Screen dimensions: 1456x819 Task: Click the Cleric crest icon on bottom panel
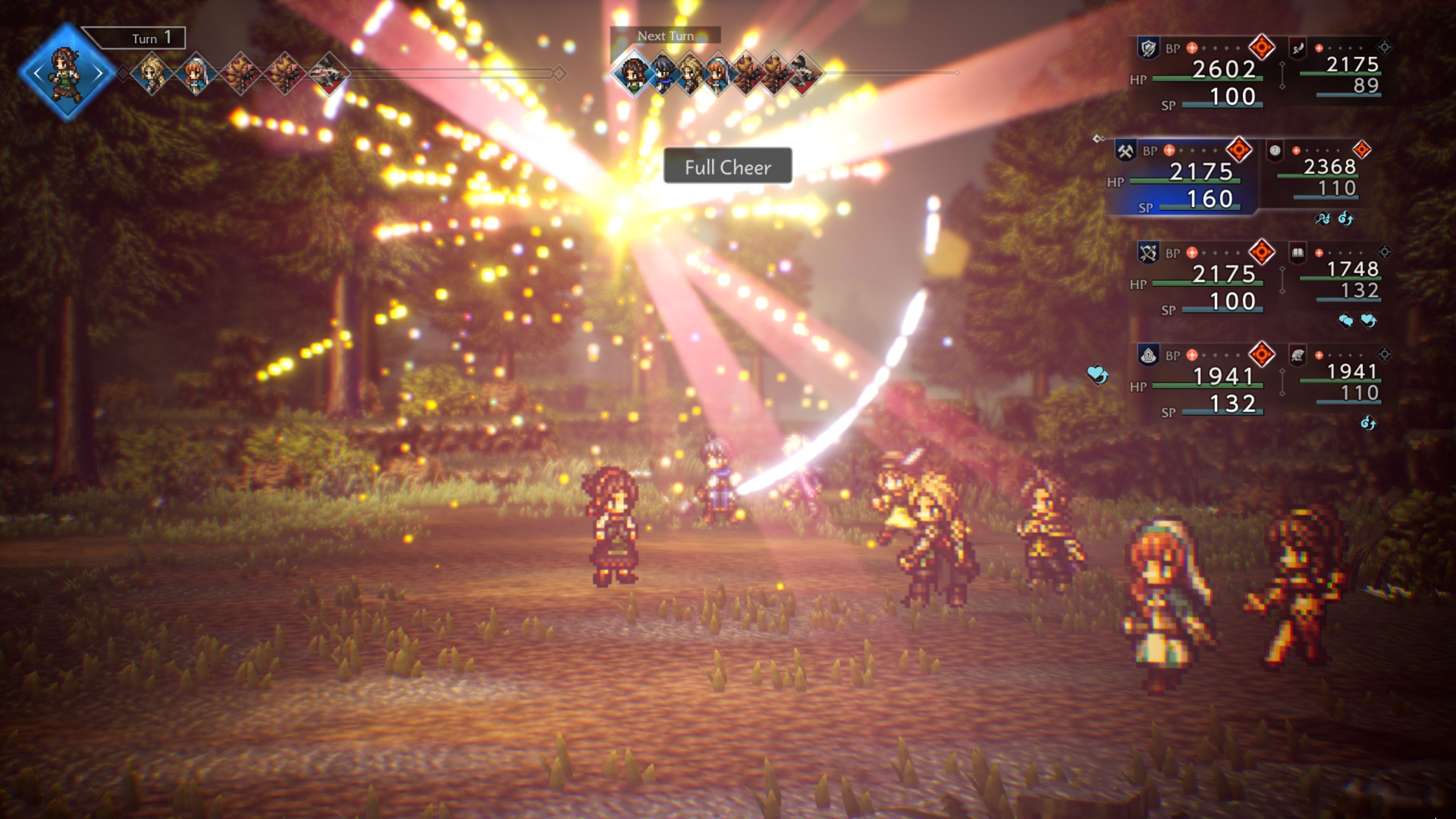tap(1148, 356)
